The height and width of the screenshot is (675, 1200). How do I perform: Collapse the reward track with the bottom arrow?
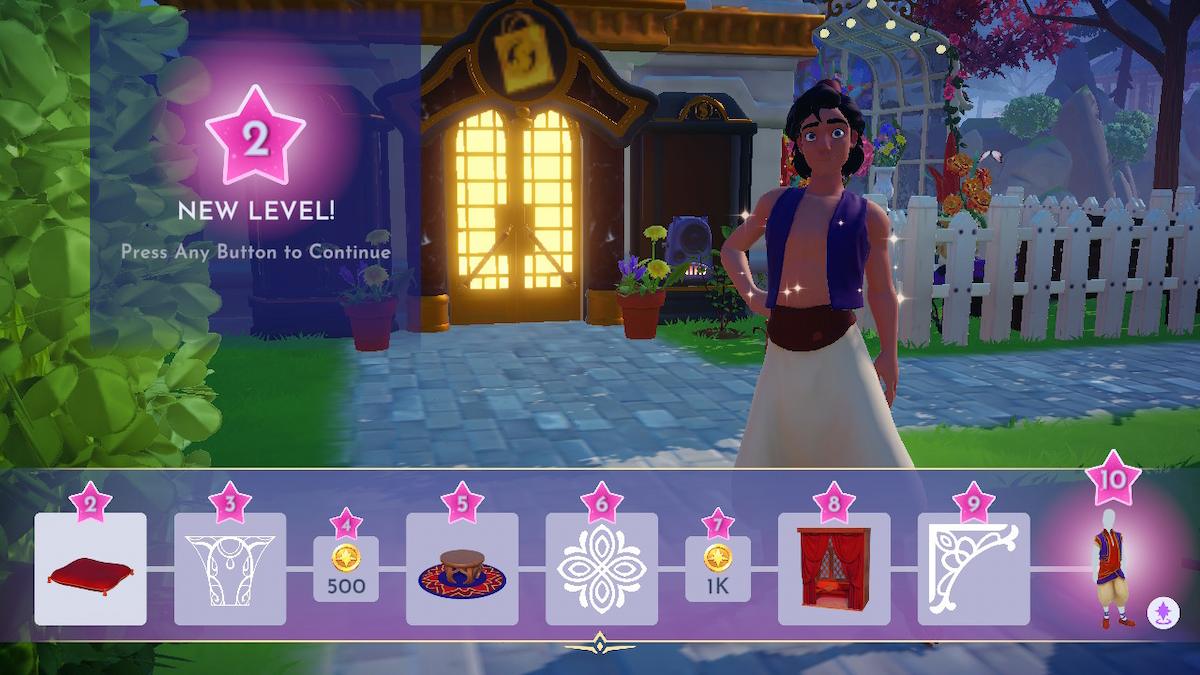[x=600, y=644]
